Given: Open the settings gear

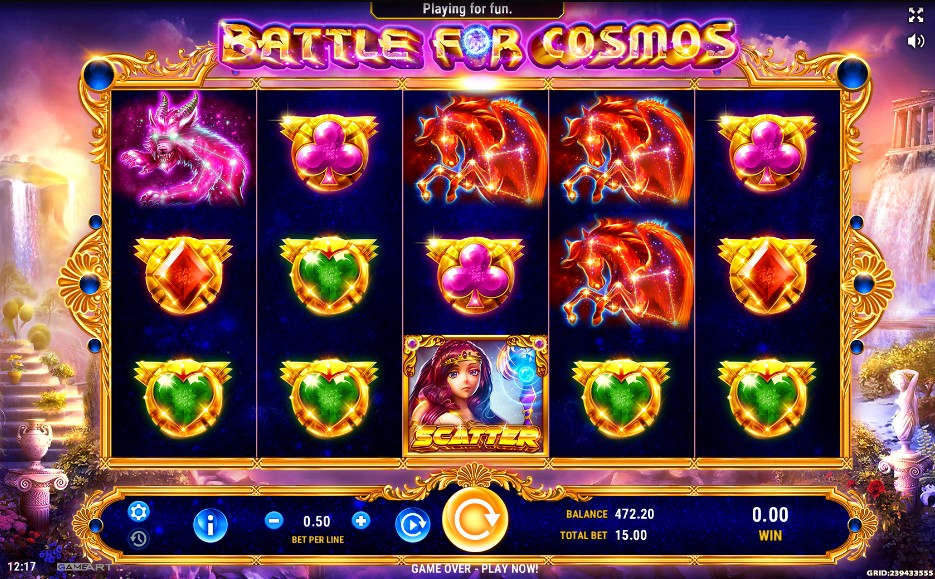Looking at the screenshot, I should click(138, 512).
